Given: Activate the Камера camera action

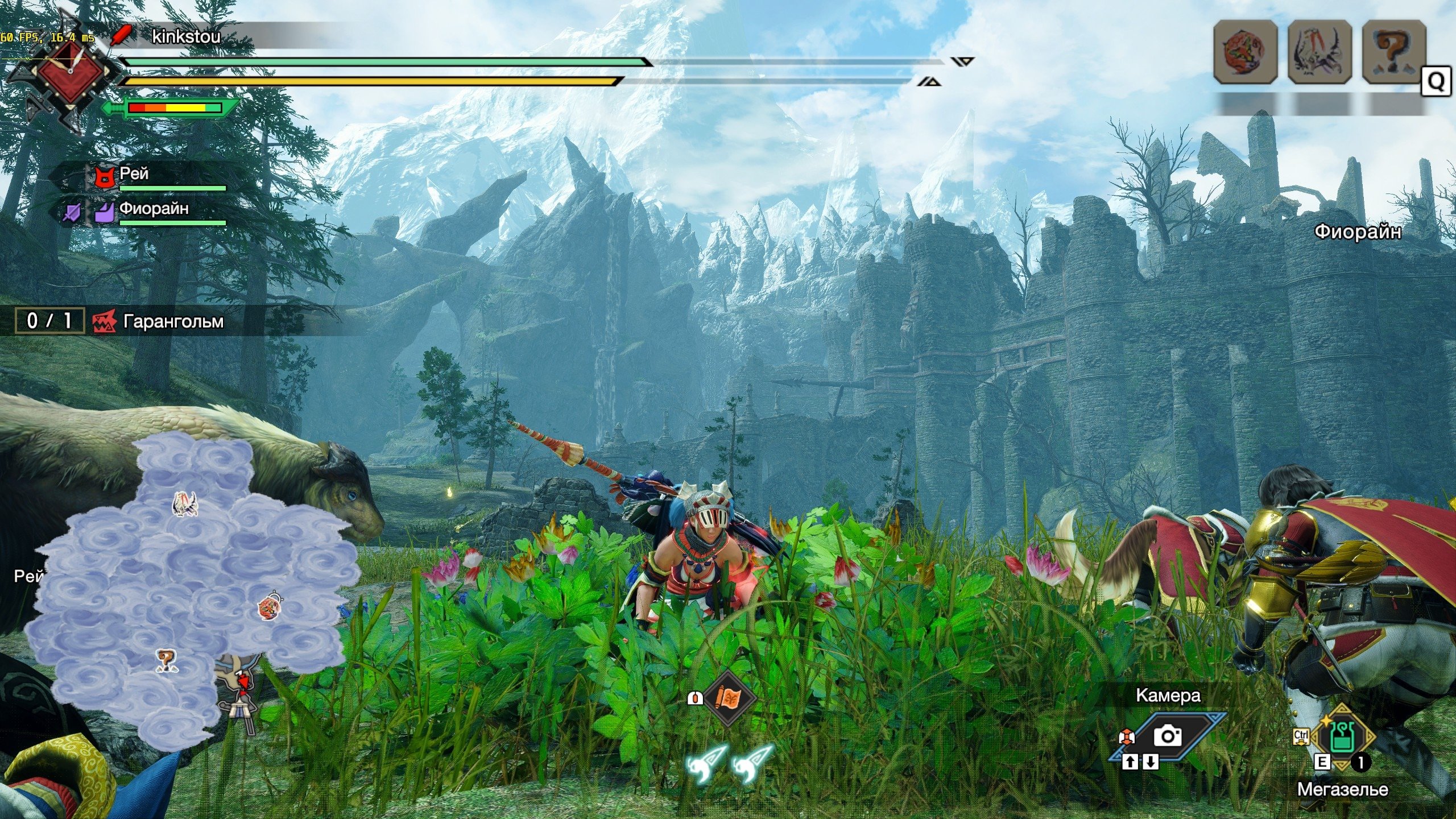Looking at the screenshot, I should [1167, 736].
